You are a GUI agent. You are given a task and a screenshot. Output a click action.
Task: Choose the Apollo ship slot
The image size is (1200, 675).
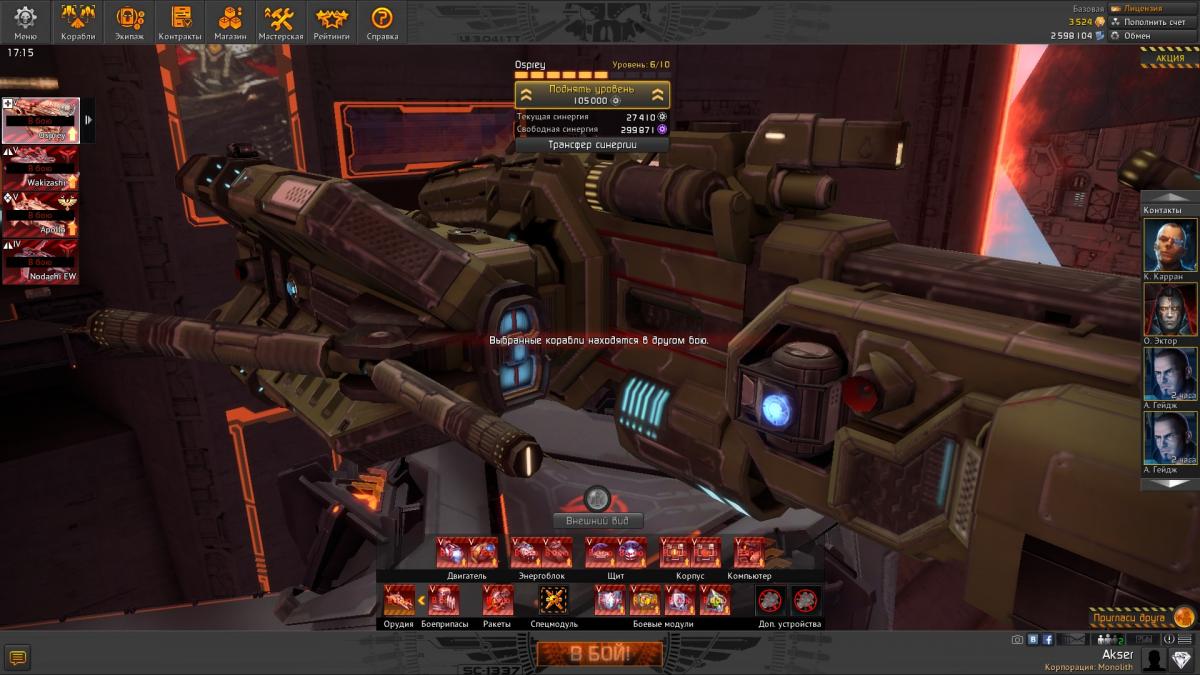[x=41, y=213]
